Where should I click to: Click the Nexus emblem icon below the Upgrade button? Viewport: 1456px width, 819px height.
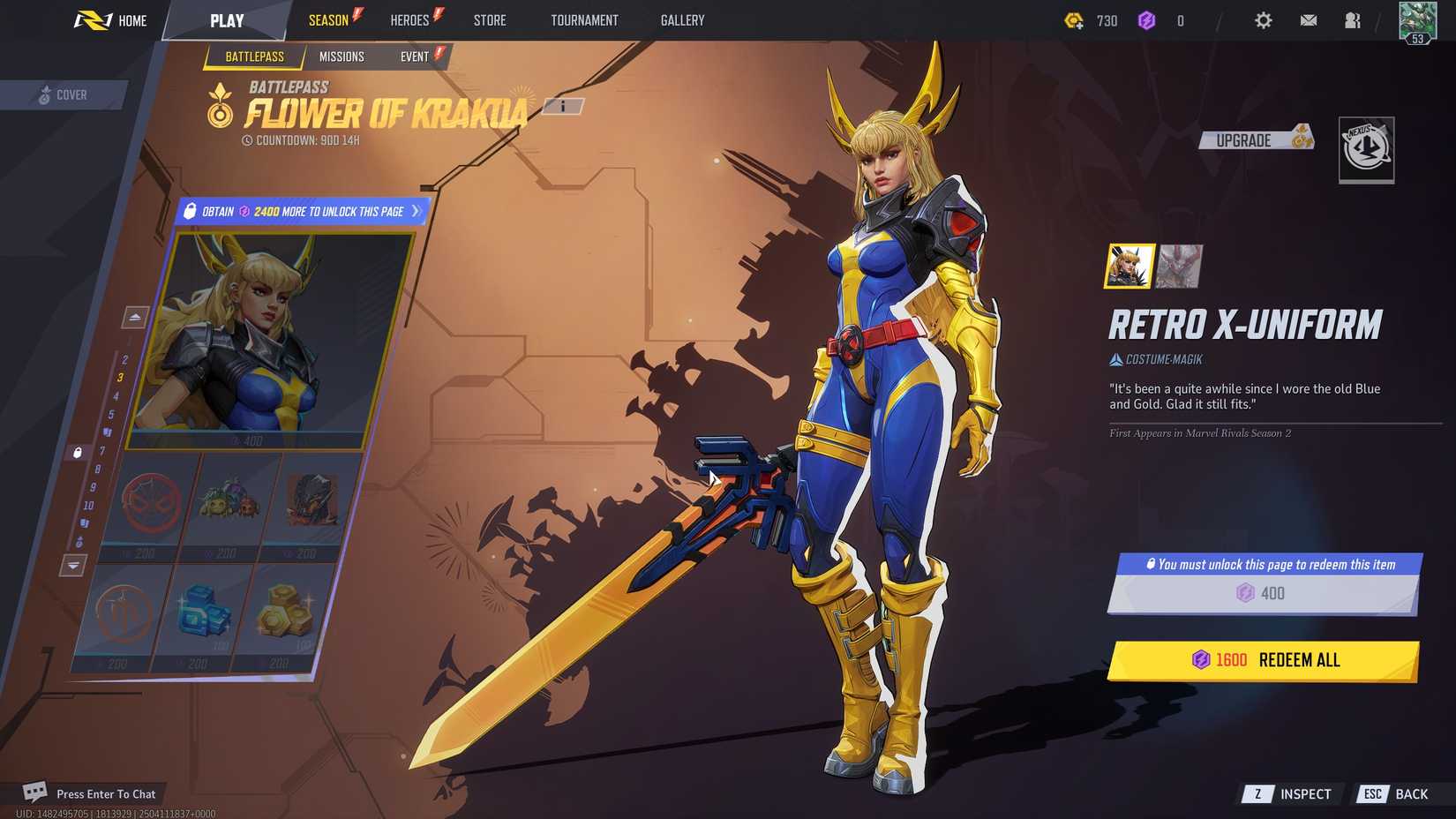pos(1367,150)
